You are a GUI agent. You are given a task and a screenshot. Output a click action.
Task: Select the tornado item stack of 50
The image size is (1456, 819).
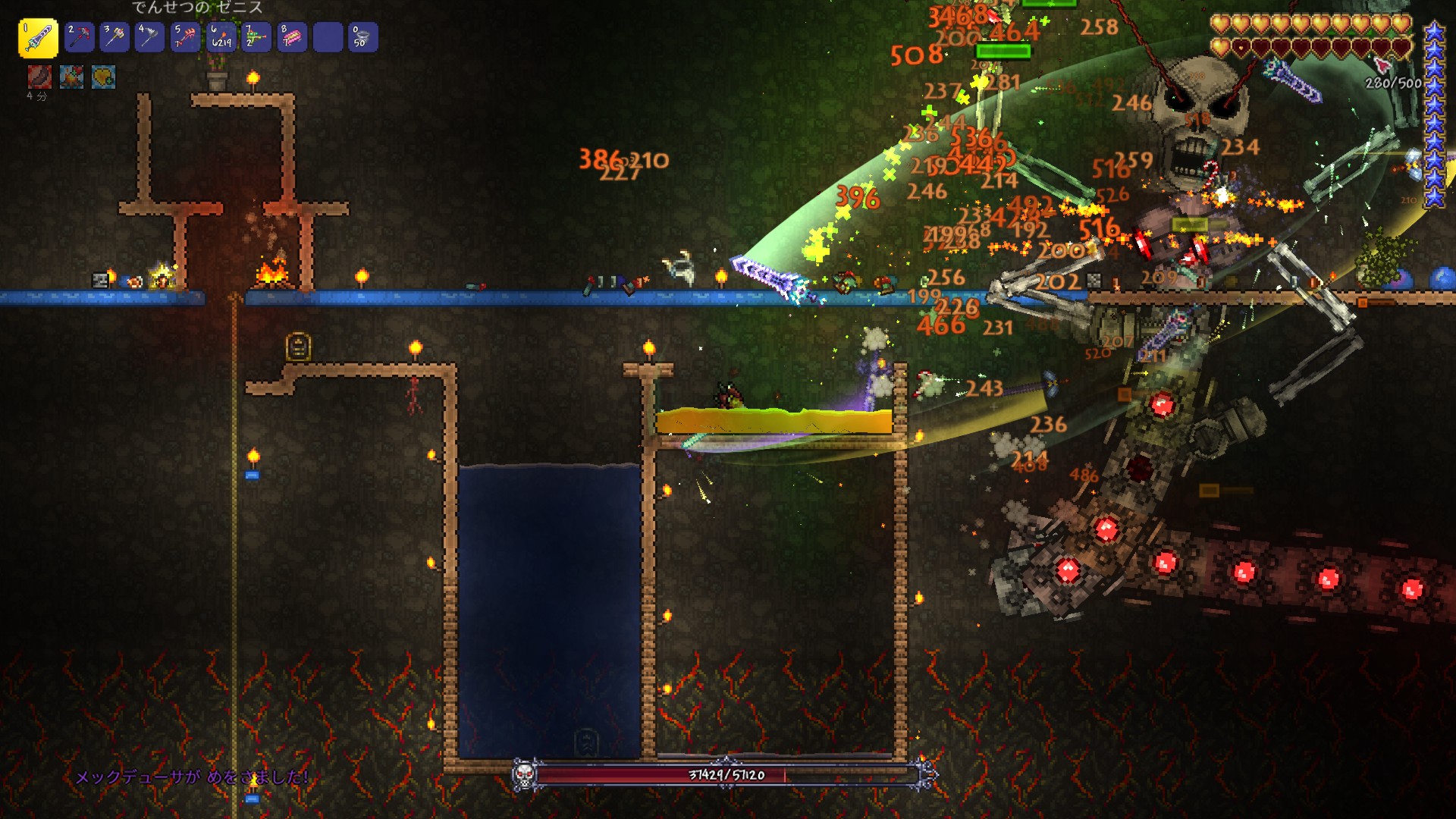(362, 37)
